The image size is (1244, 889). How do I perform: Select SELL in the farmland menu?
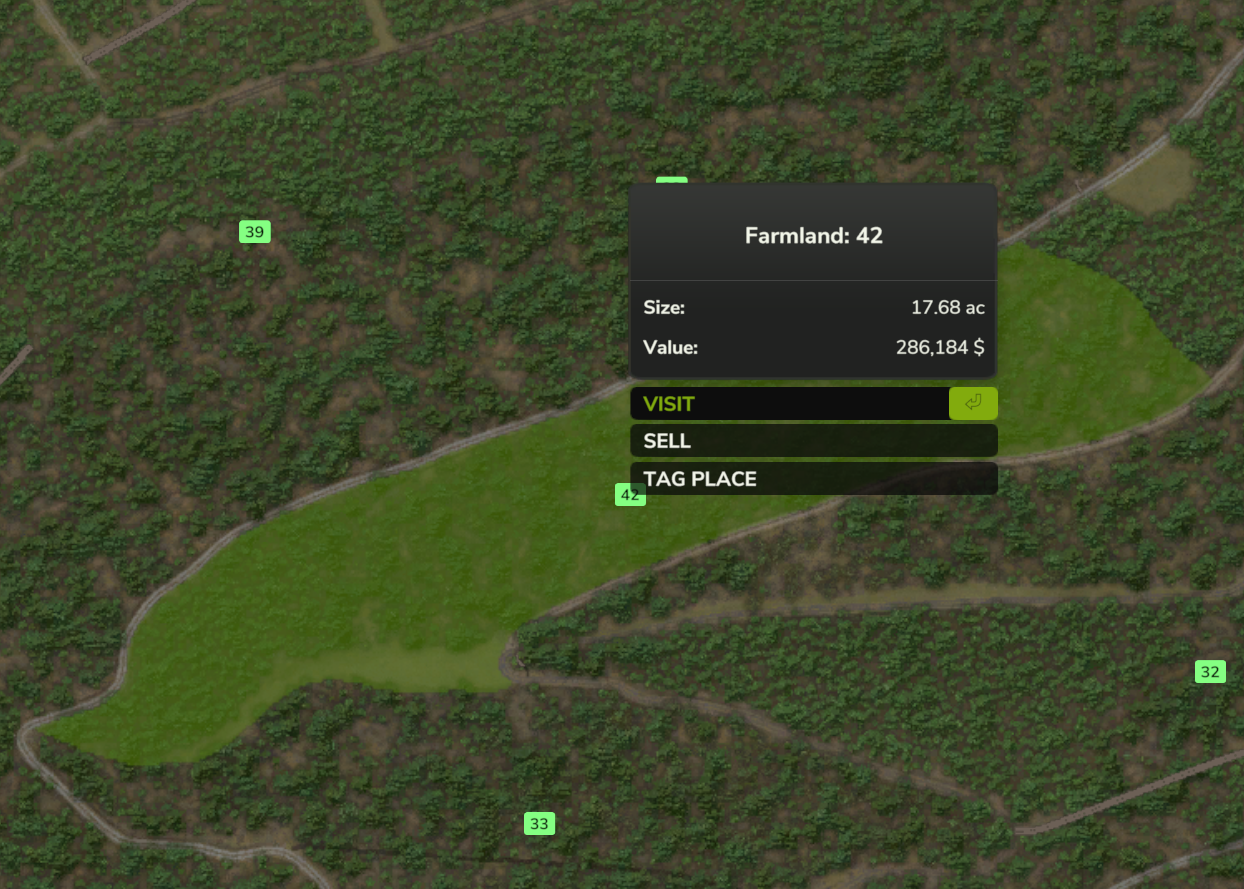813,441
